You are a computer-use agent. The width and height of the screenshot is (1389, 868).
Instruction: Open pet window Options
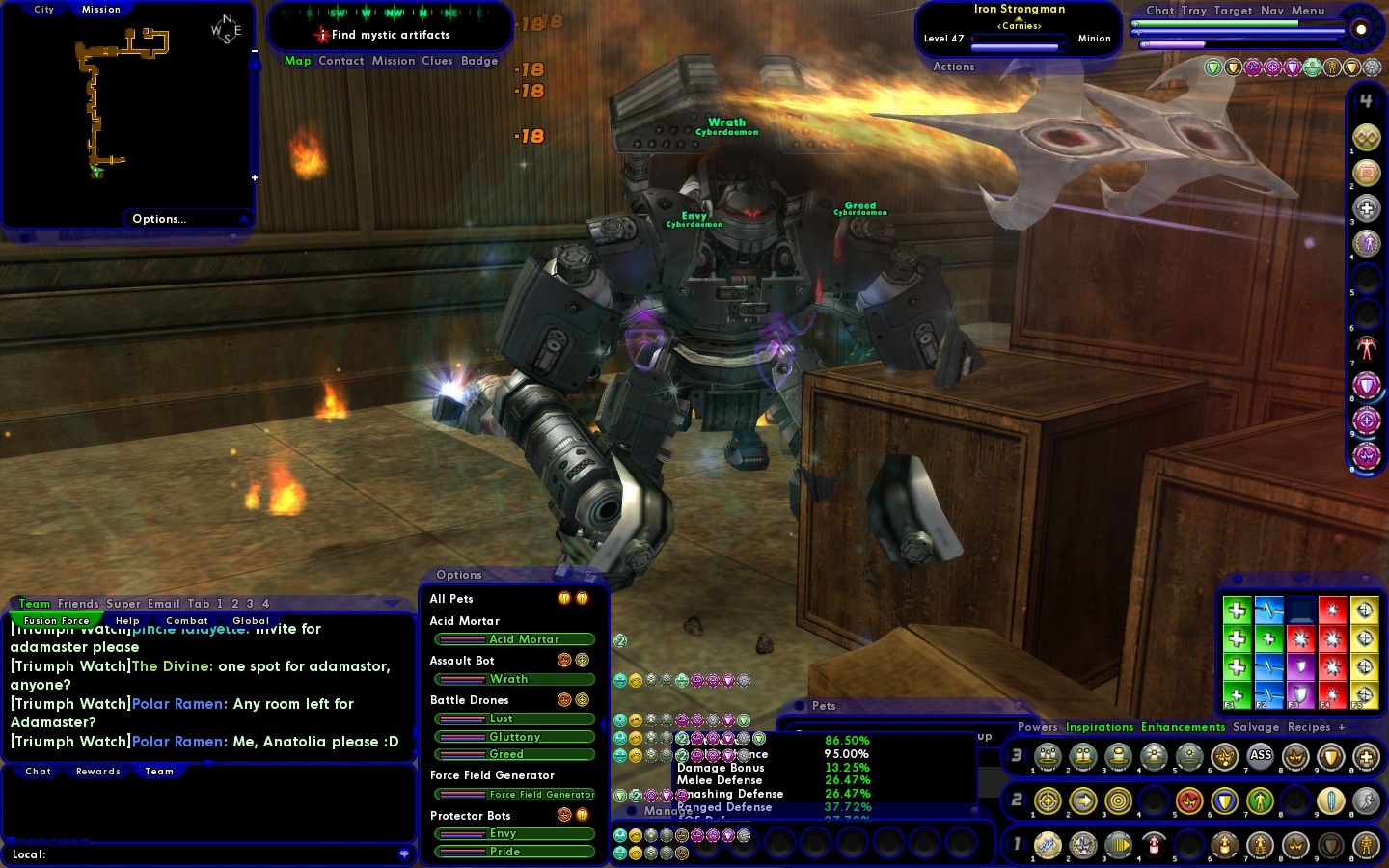(x=458, y=575)
